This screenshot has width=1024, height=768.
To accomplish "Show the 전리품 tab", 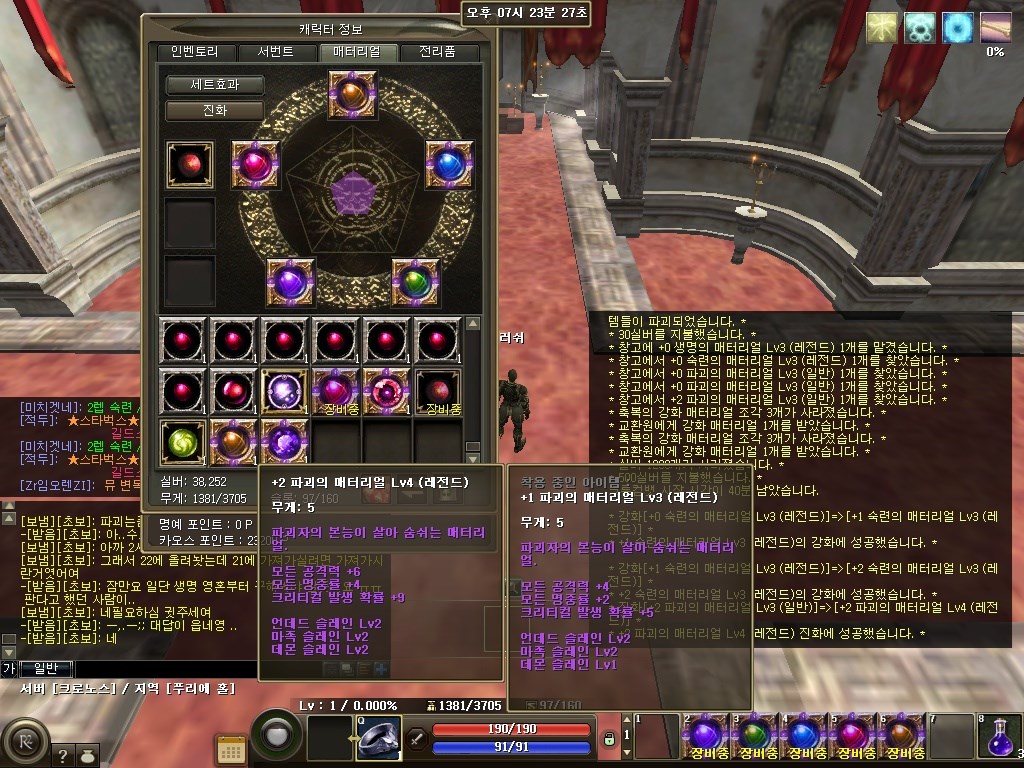I will pyautogui.click(x=437, y=52).
